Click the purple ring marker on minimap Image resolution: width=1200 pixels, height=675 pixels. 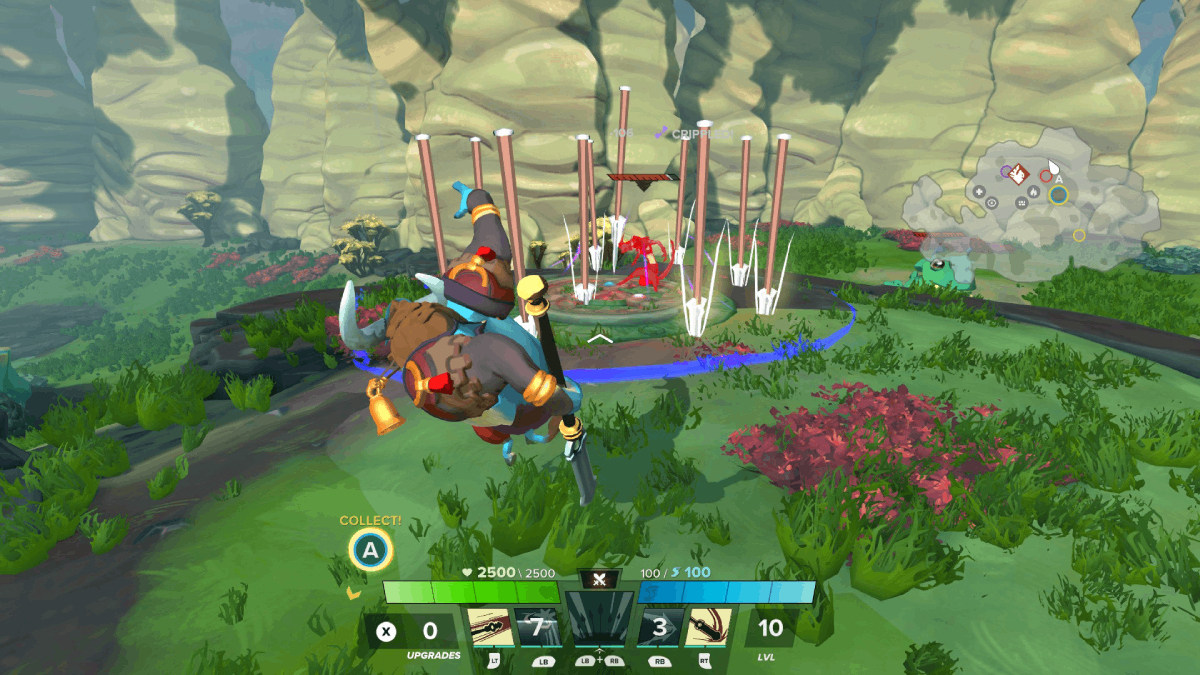1005,172
